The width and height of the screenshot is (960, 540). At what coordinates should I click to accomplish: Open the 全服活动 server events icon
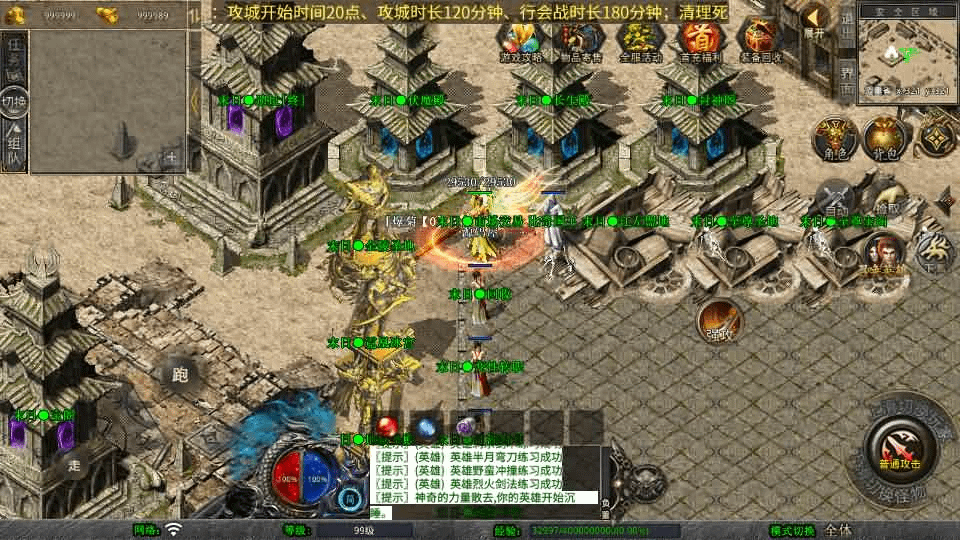pyautogui.click(x=641, y=40)
